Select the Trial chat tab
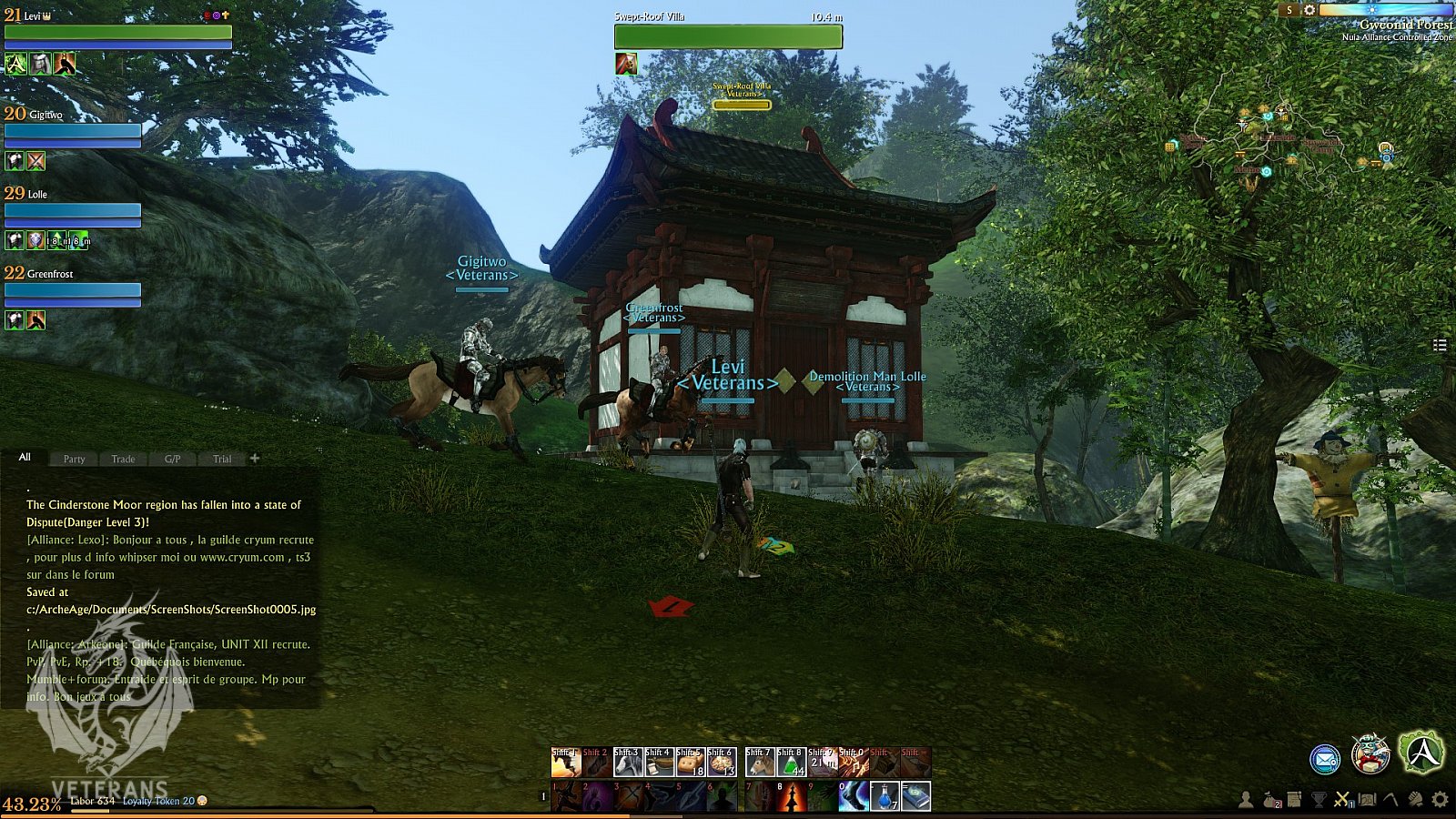 coord(222,459)
